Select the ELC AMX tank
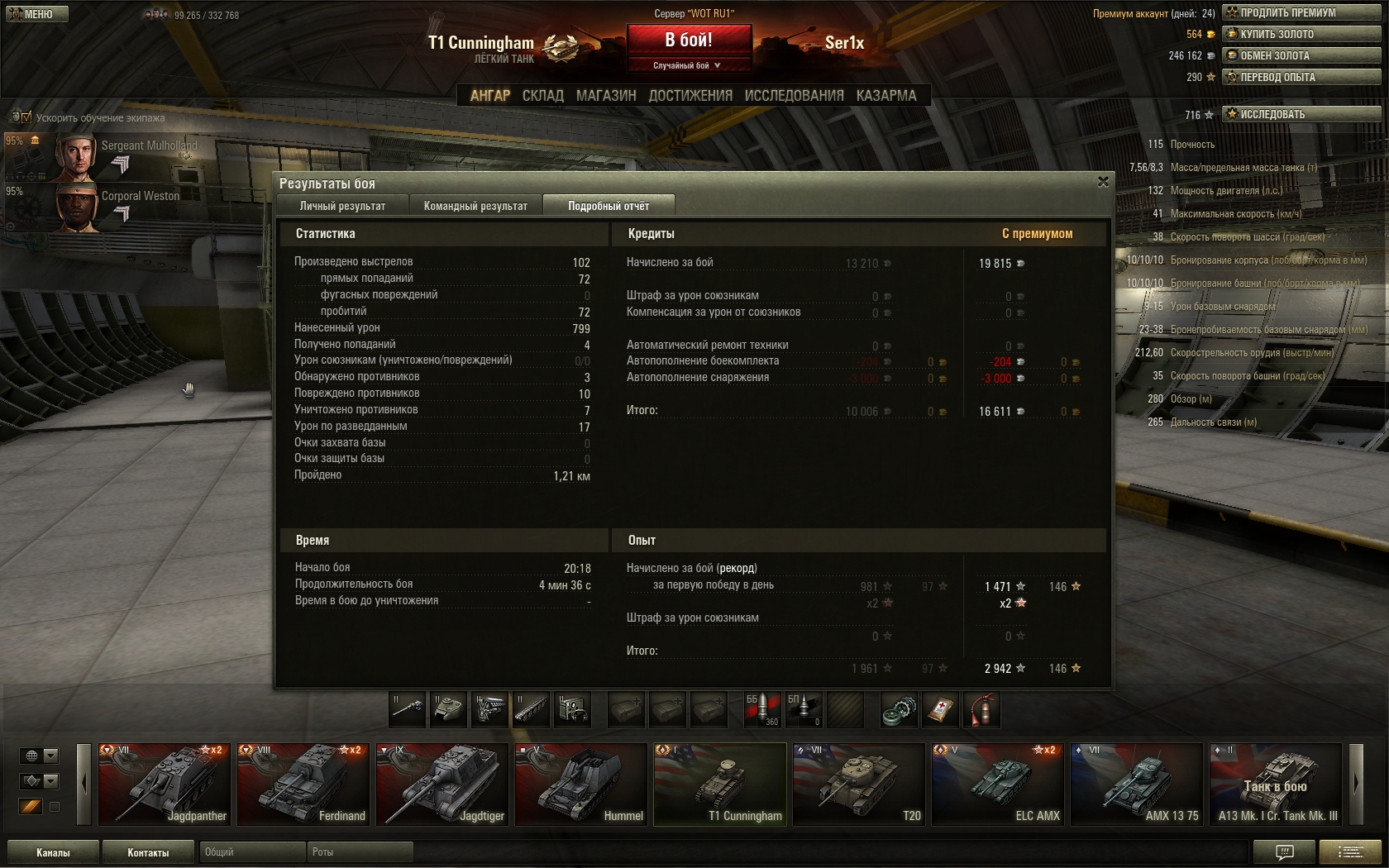Screen dimensions: 1389x868 997,784
